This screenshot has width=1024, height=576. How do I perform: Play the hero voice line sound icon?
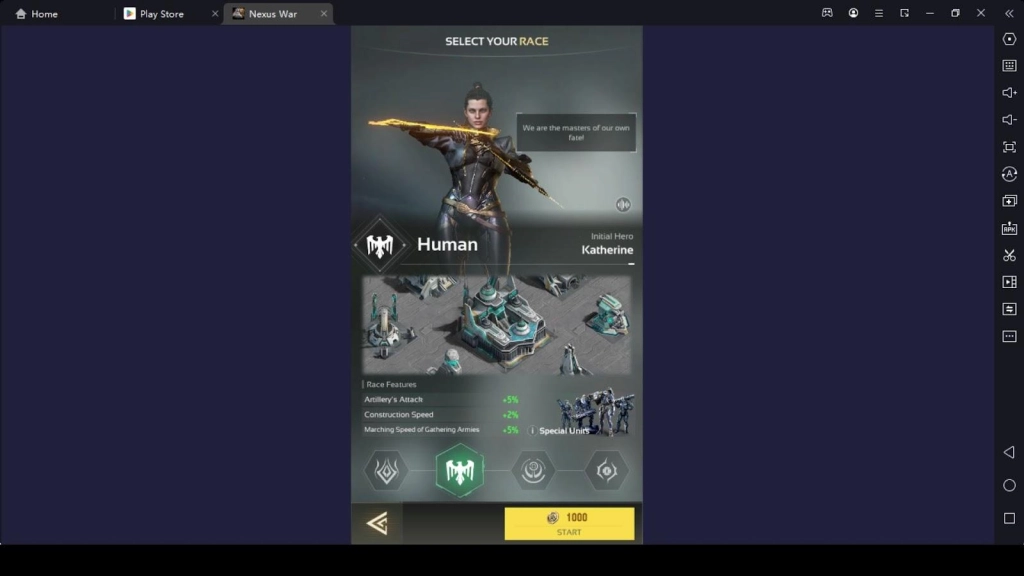623,204
